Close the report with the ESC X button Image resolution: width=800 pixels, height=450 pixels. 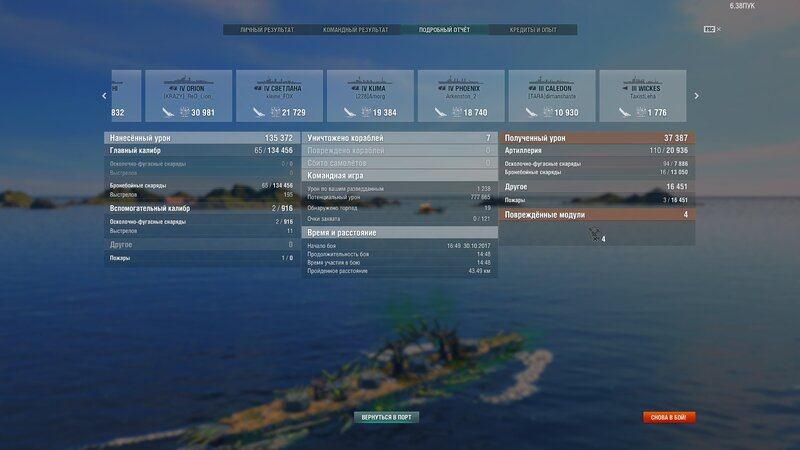[713, 29]
